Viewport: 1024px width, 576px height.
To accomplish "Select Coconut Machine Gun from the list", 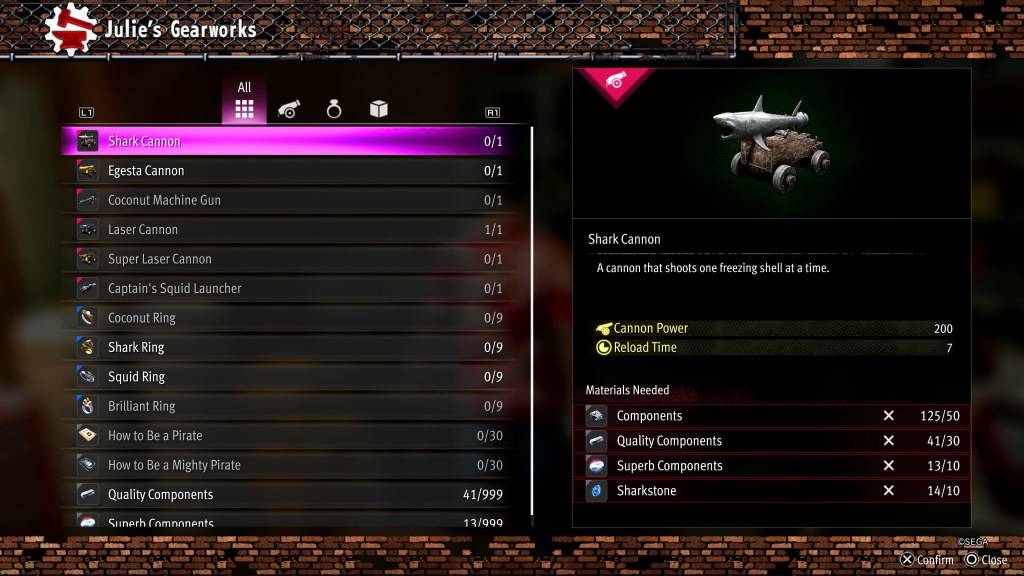I will (290, 200).
